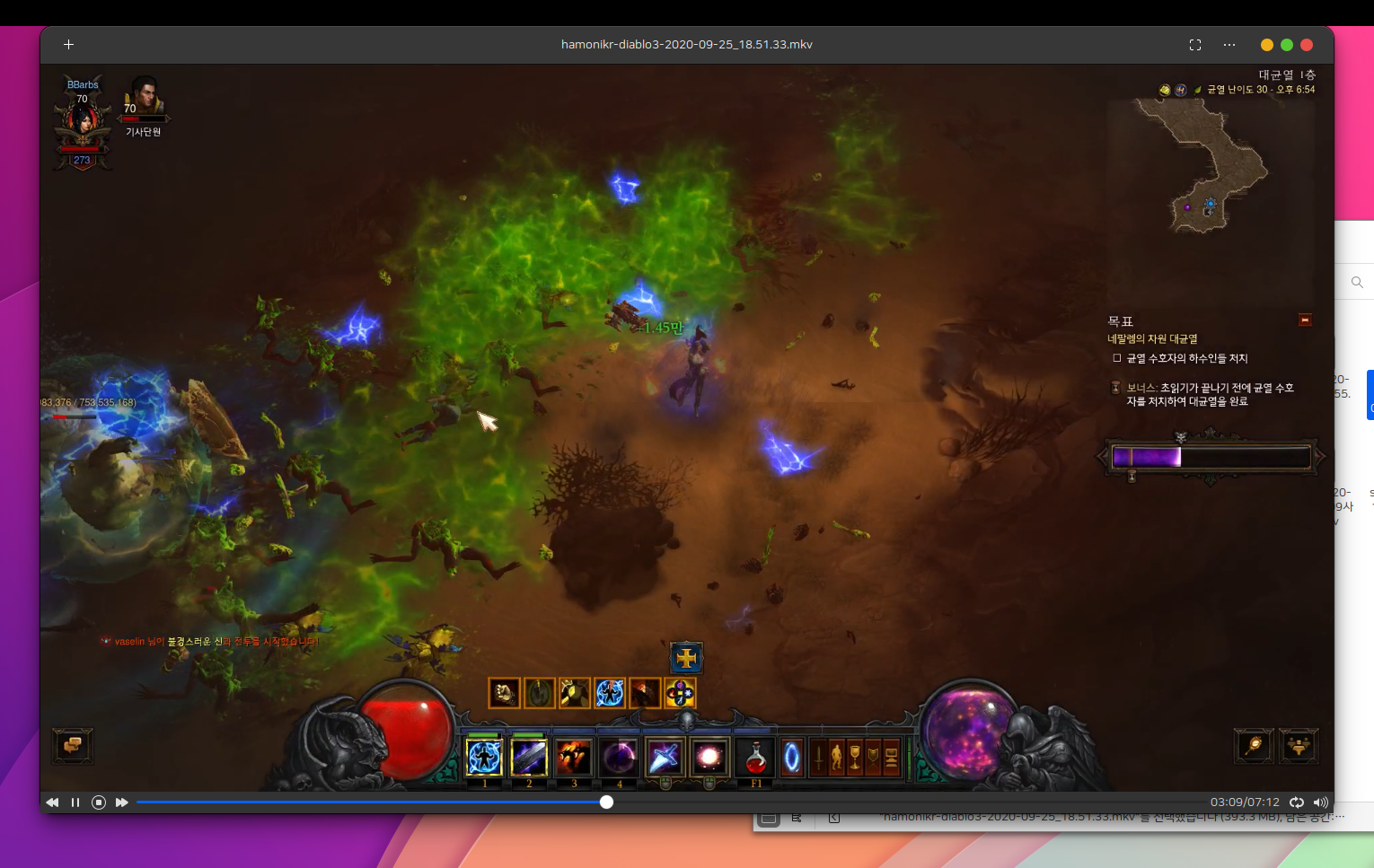Select the glowing sword left-mouse skill

[x=665, y=758]
